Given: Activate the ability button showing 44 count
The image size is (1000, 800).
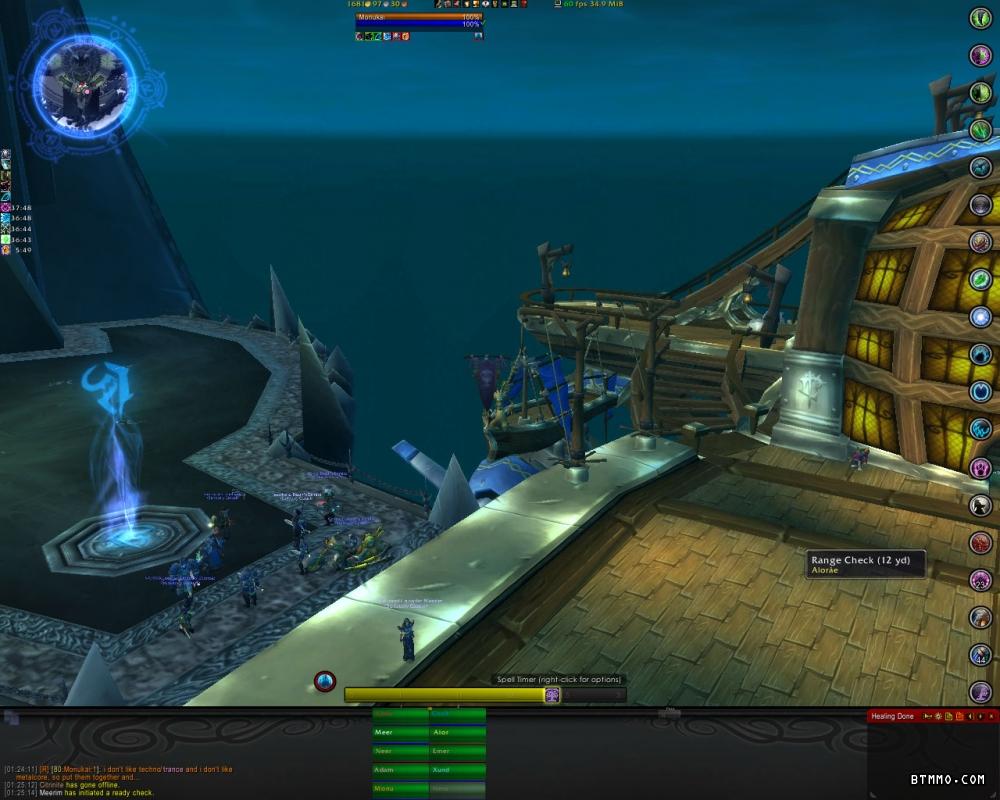Looking at the screenshot, I should pyautogui.click(x=981, y=655).
